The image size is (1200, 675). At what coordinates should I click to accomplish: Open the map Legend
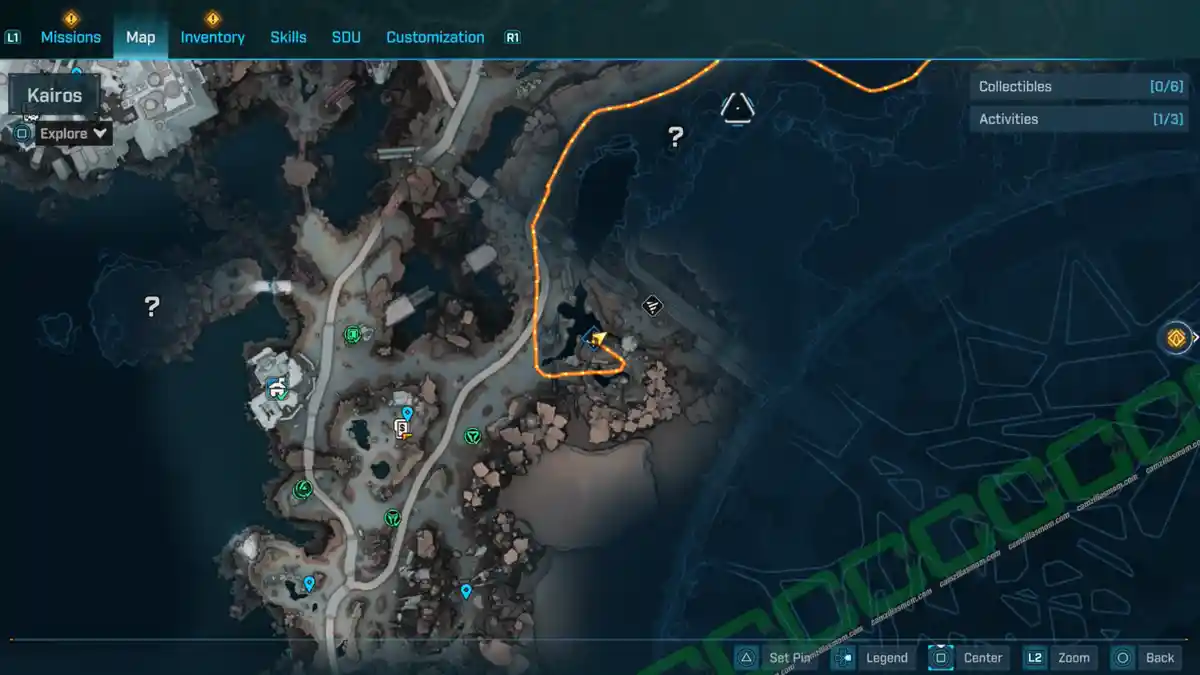pos(872,658)
